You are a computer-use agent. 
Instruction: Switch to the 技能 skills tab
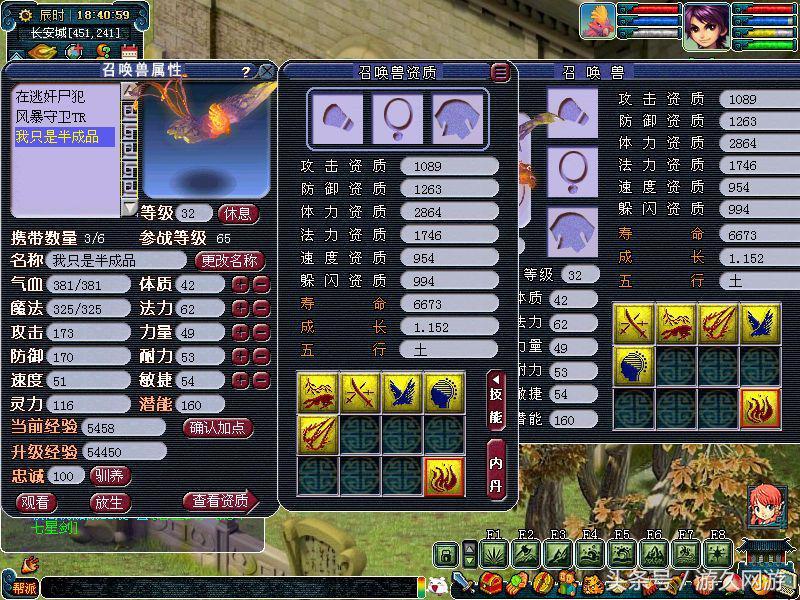497,400
